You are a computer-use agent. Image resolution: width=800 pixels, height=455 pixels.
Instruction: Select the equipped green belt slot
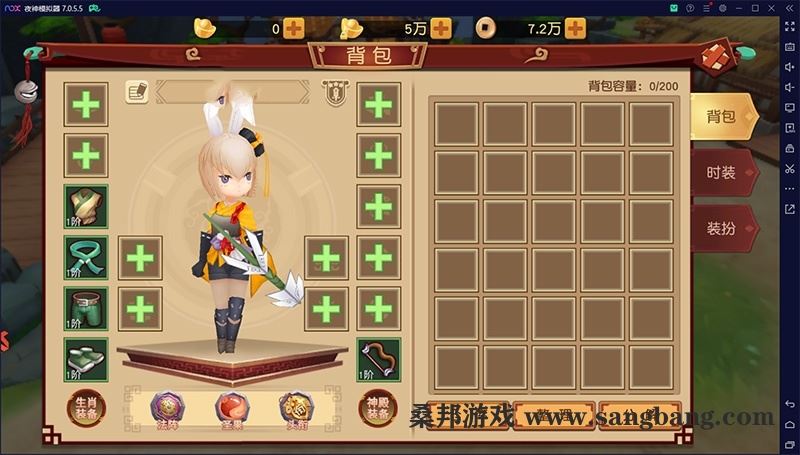pos(86,257)
